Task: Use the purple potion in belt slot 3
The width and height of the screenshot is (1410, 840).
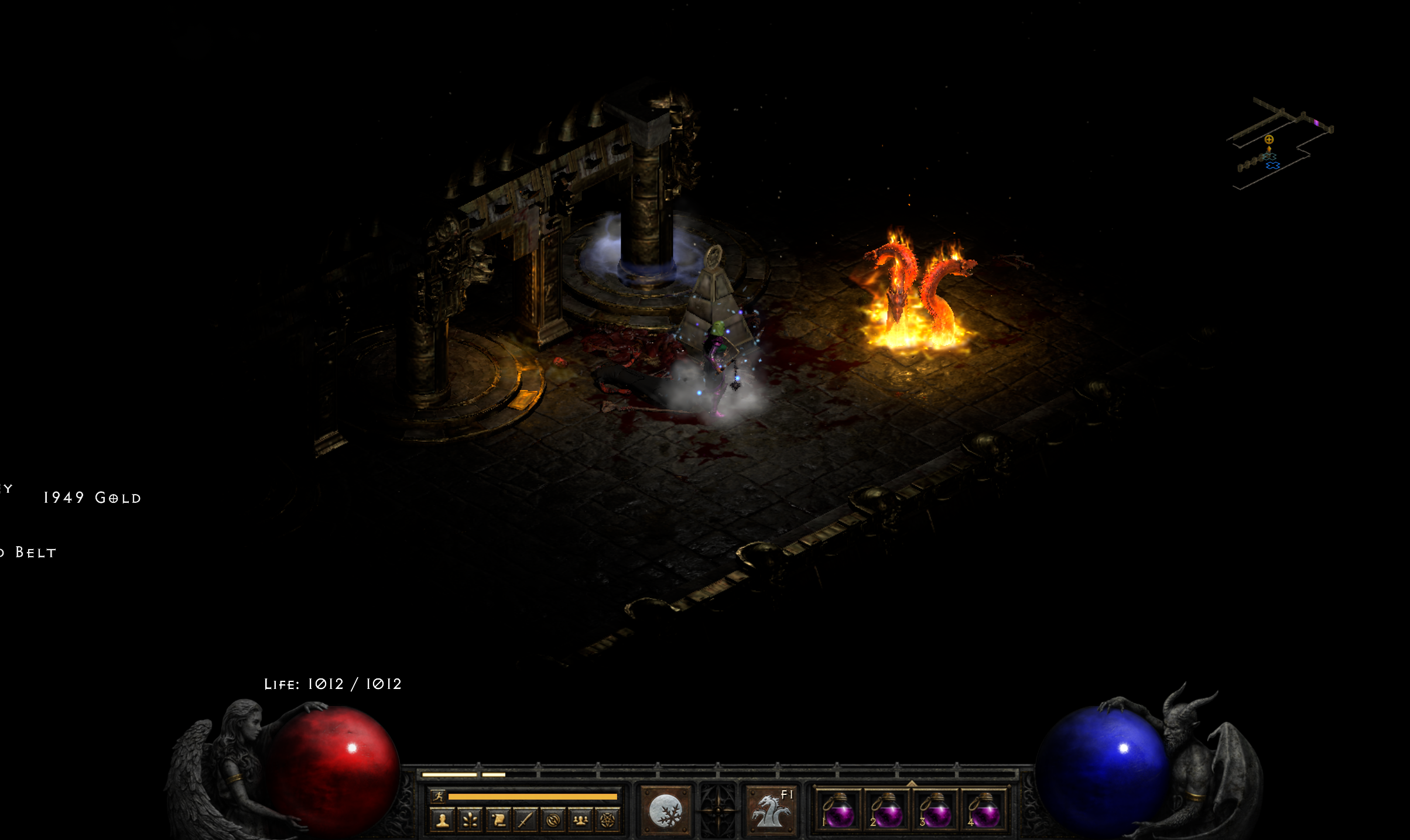Action: [x=935, y=812]
